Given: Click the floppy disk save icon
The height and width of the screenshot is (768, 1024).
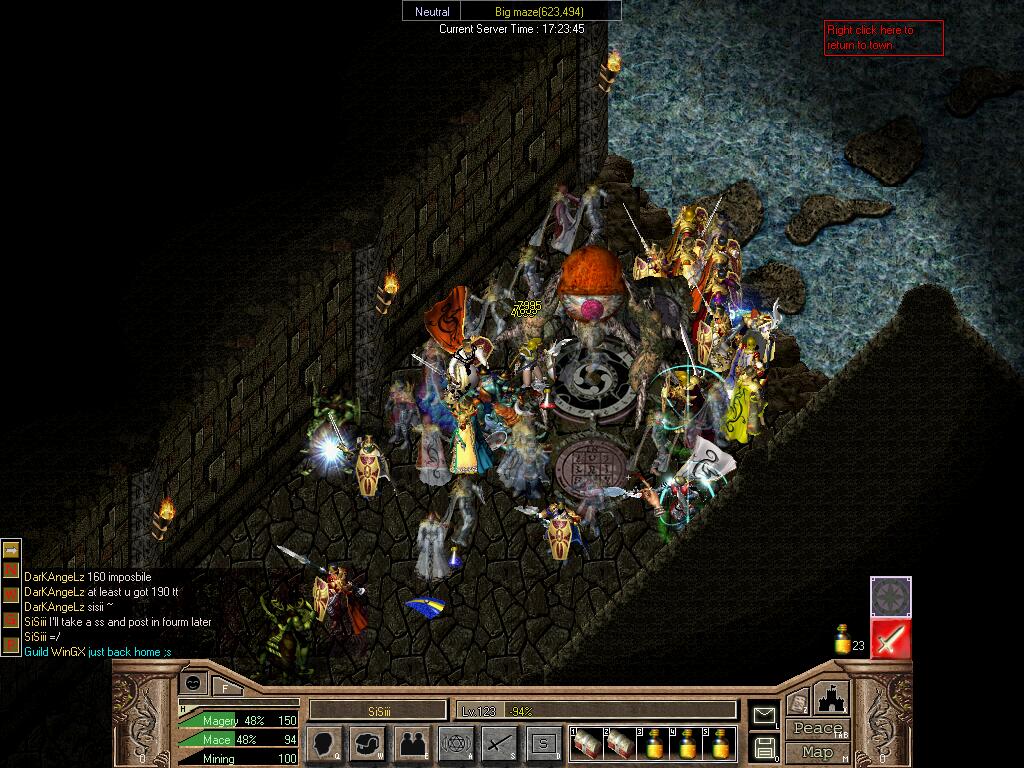Looking at the screenshot, I should pyautogui.click(x=764, y=747).
